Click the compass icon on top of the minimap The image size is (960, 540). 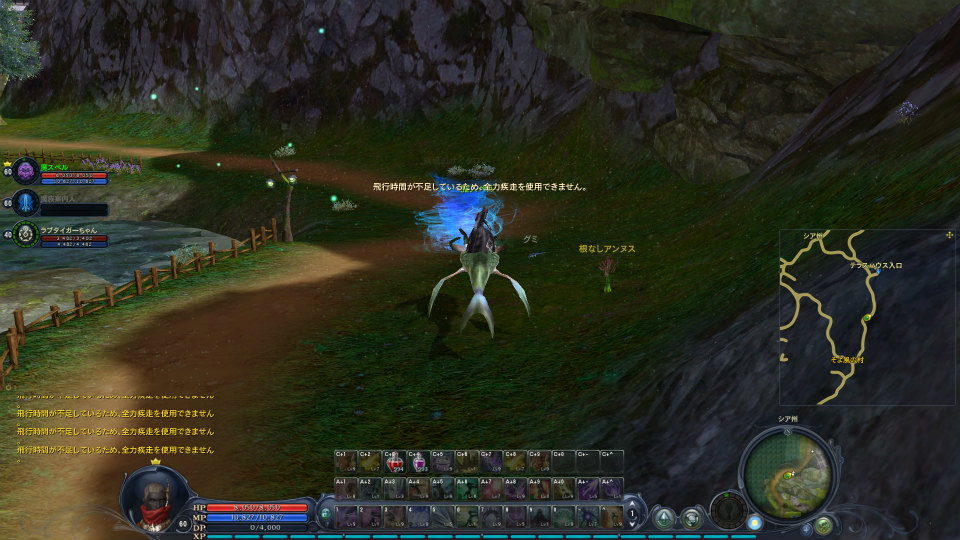click(x=789, y=433)
